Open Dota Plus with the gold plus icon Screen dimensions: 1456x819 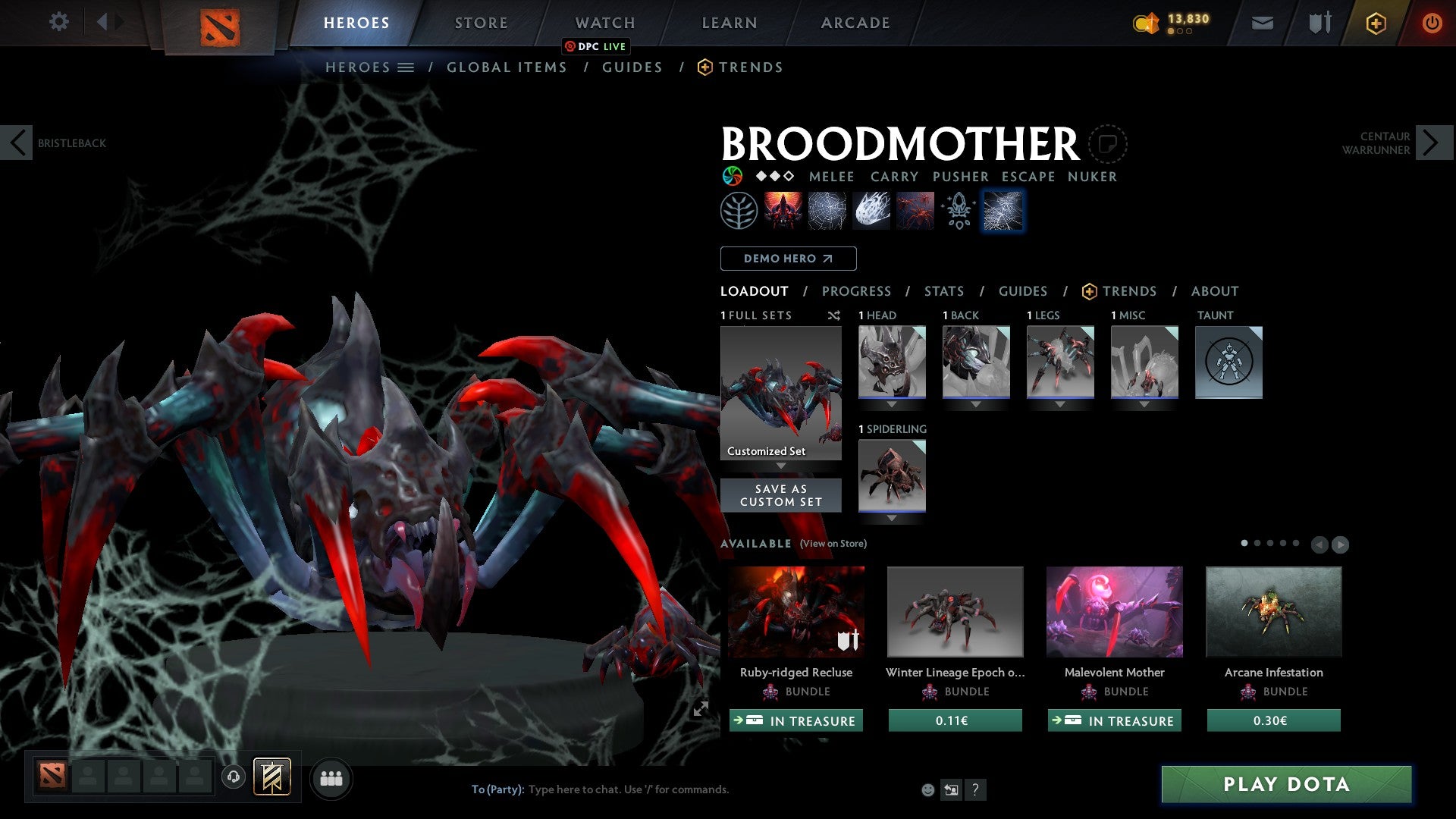coord(1375,22)
